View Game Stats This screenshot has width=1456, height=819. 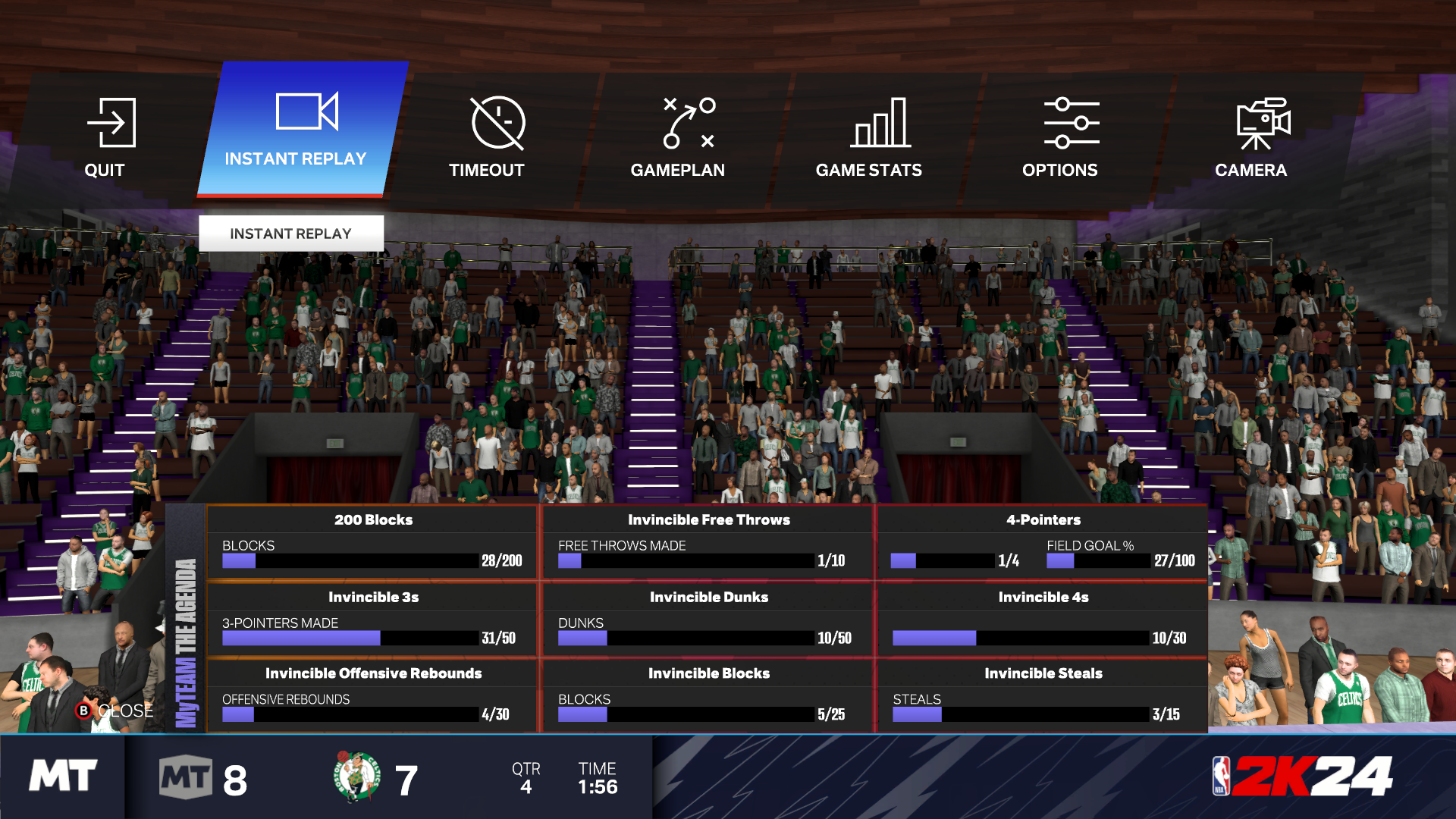(869, 138)
